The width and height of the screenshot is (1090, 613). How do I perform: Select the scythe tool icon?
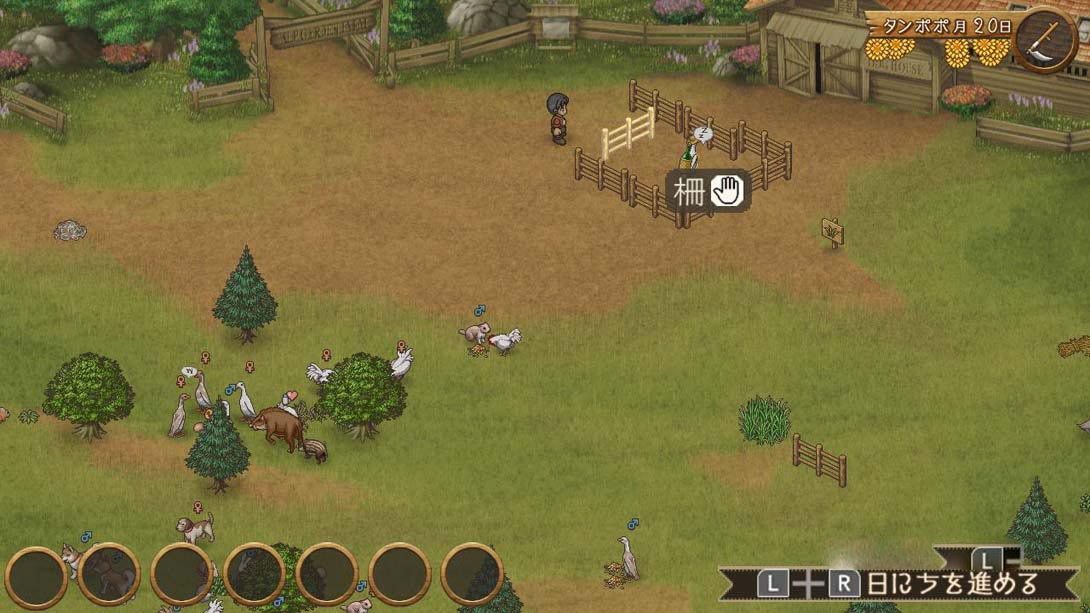1046,40
